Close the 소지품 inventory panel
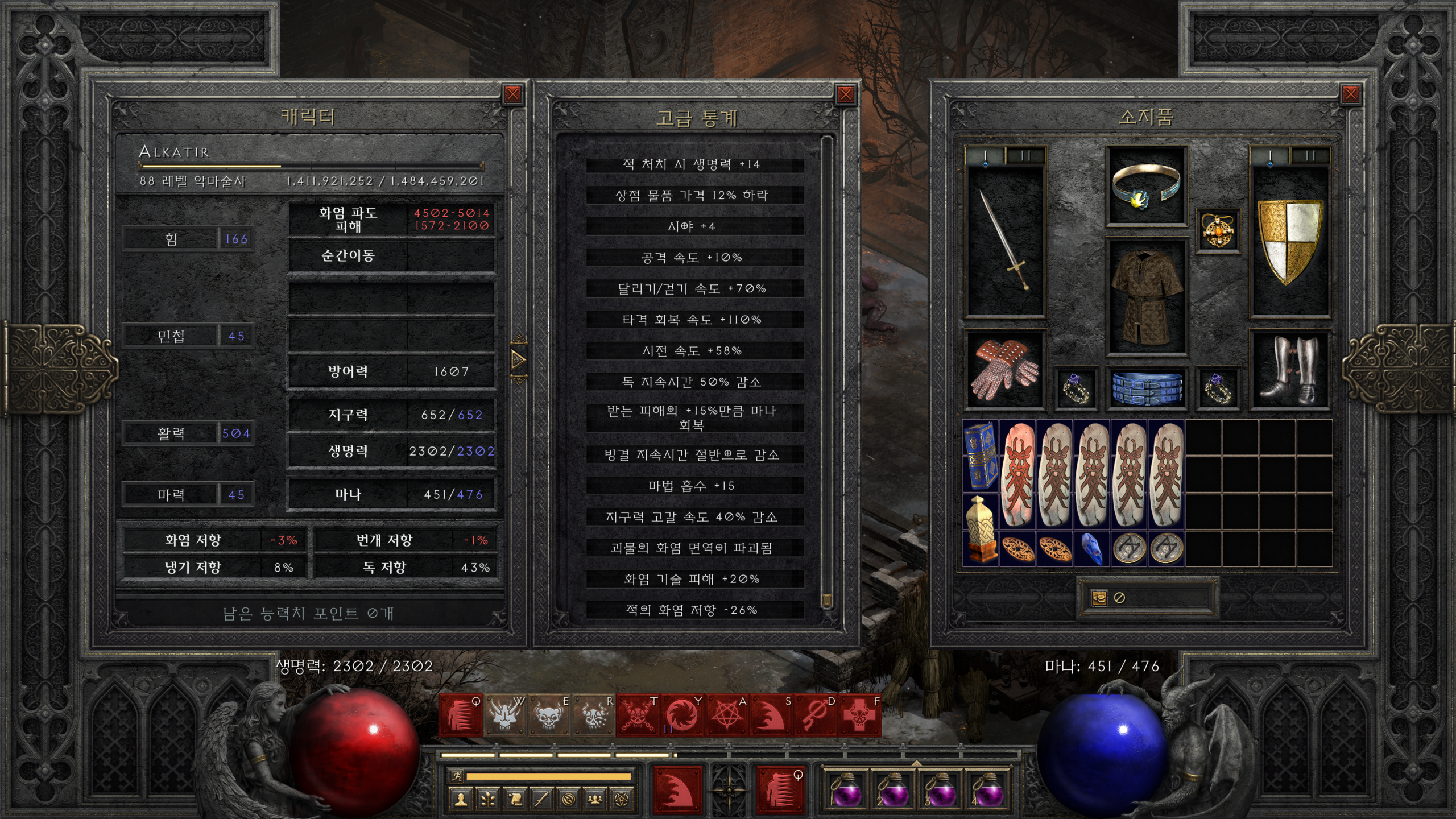The image size is (1456, 819). tap(1351, 94)
